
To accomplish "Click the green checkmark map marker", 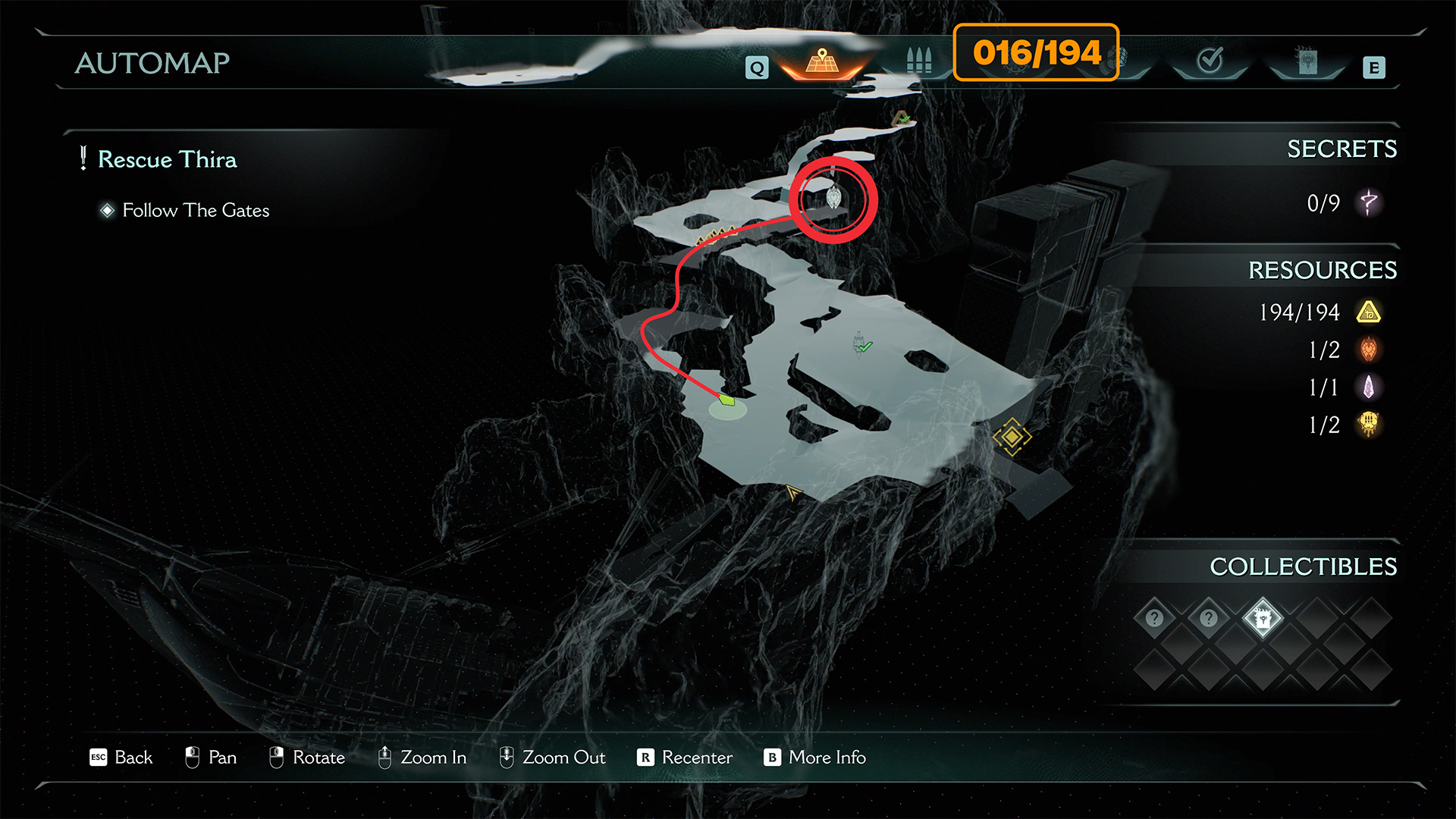I will (x=865, y=347).
